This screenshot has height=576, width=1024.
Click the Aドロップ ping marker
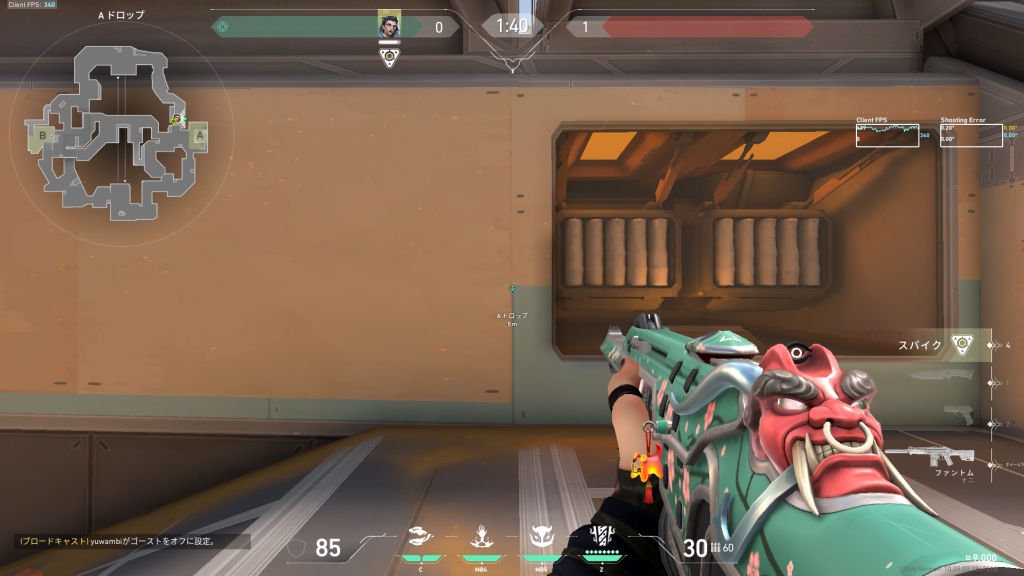point(512,289)
